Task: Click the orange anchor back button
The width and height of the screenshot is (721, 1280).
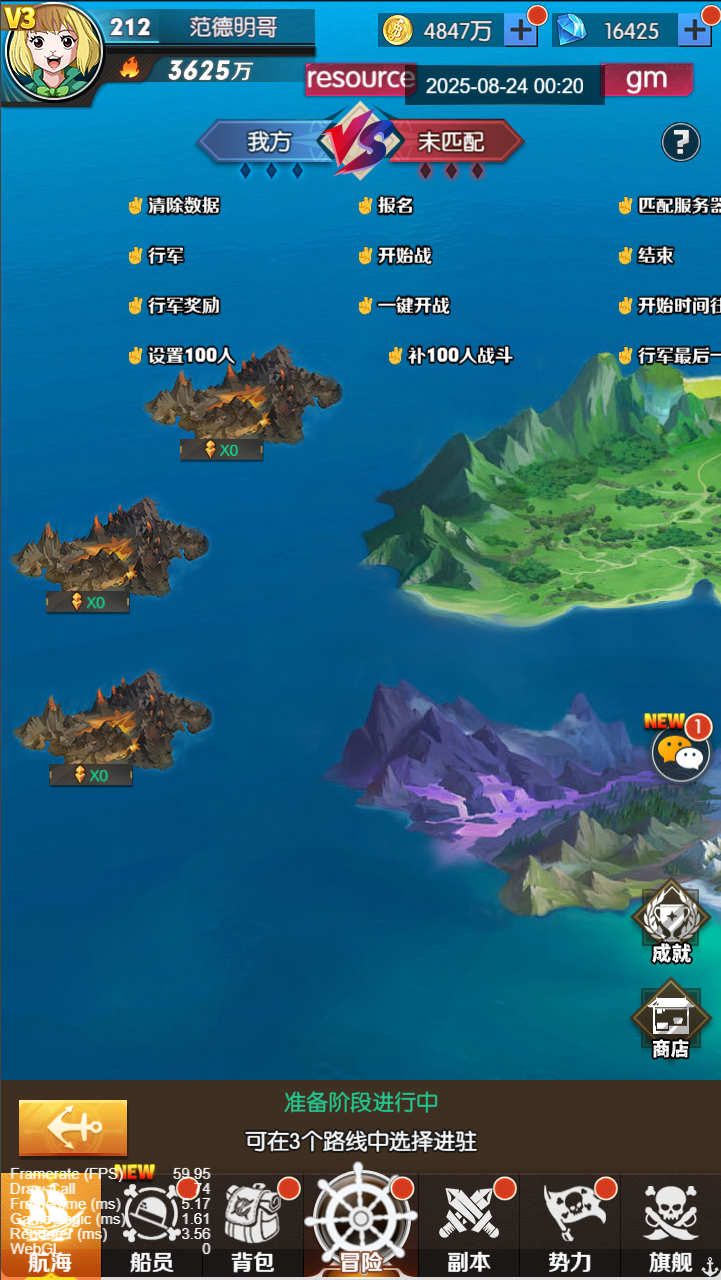Action: click(x=73, y=1128)
